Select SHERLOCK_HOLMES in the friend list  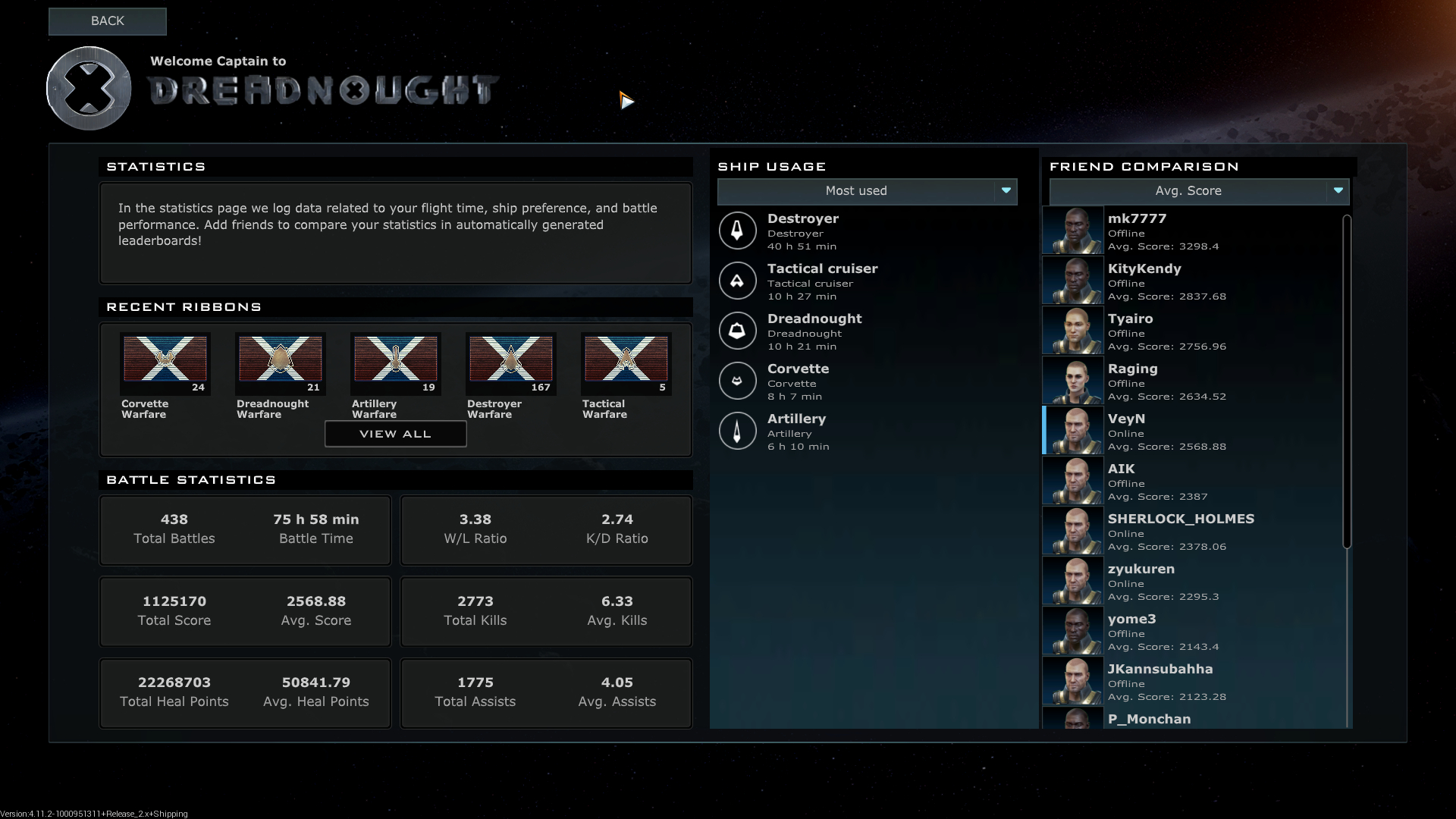(x=1191, y=531)
